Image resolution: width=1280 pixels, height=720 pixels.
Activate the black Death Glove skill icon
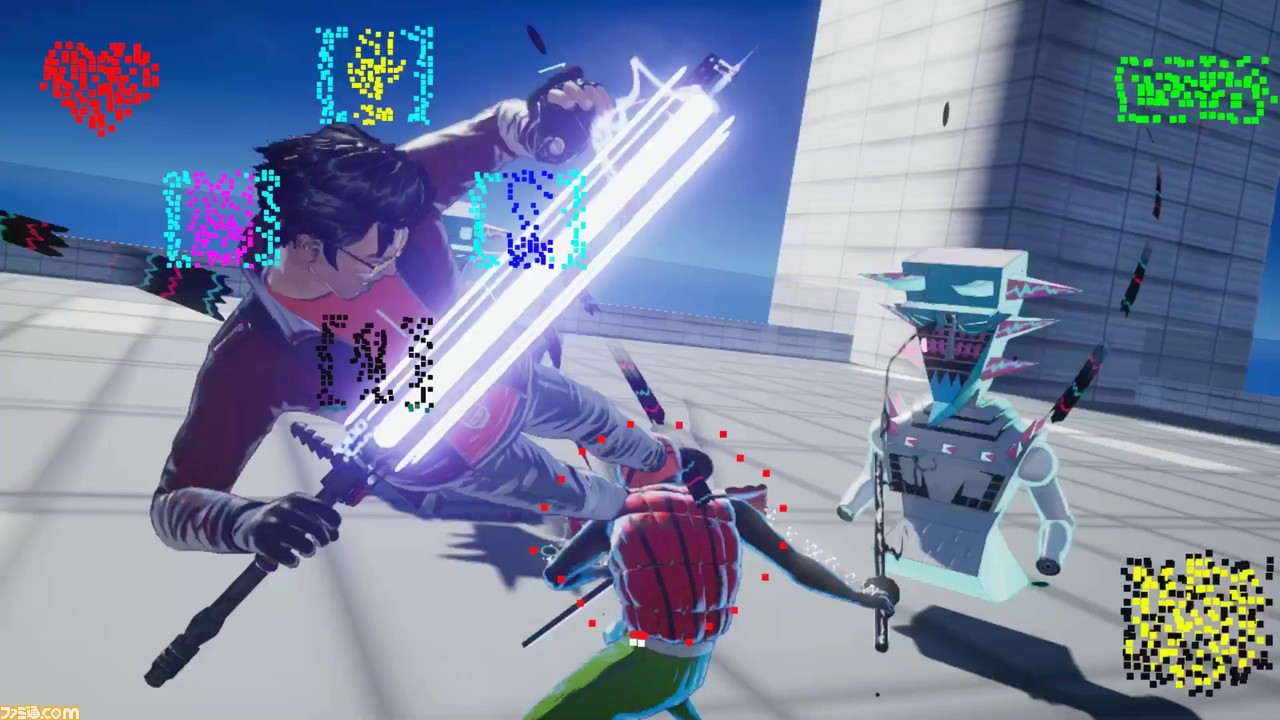376,364
